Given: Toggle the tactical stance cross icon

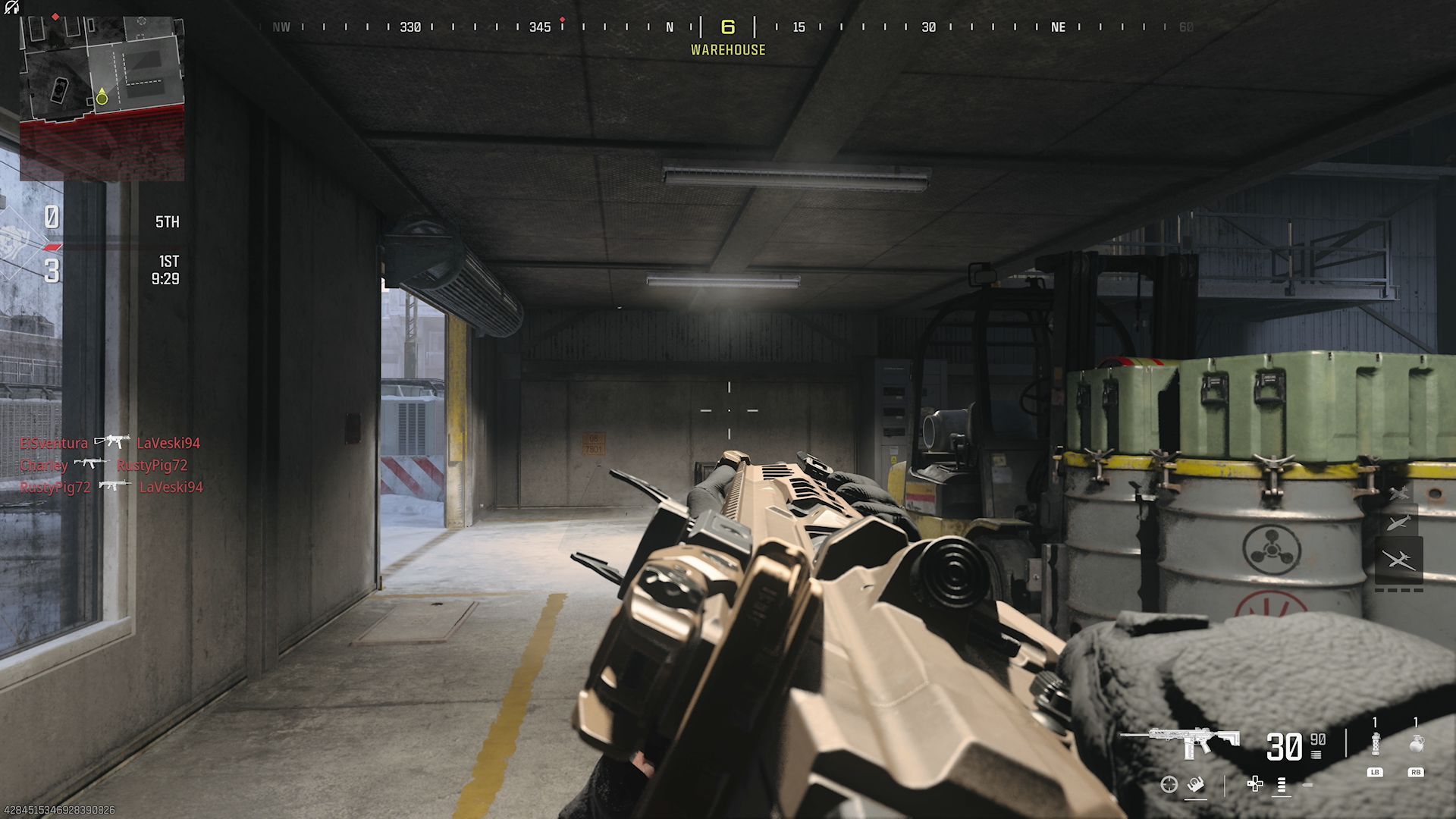Looking at the screenshot, I should coord(1256,784).
